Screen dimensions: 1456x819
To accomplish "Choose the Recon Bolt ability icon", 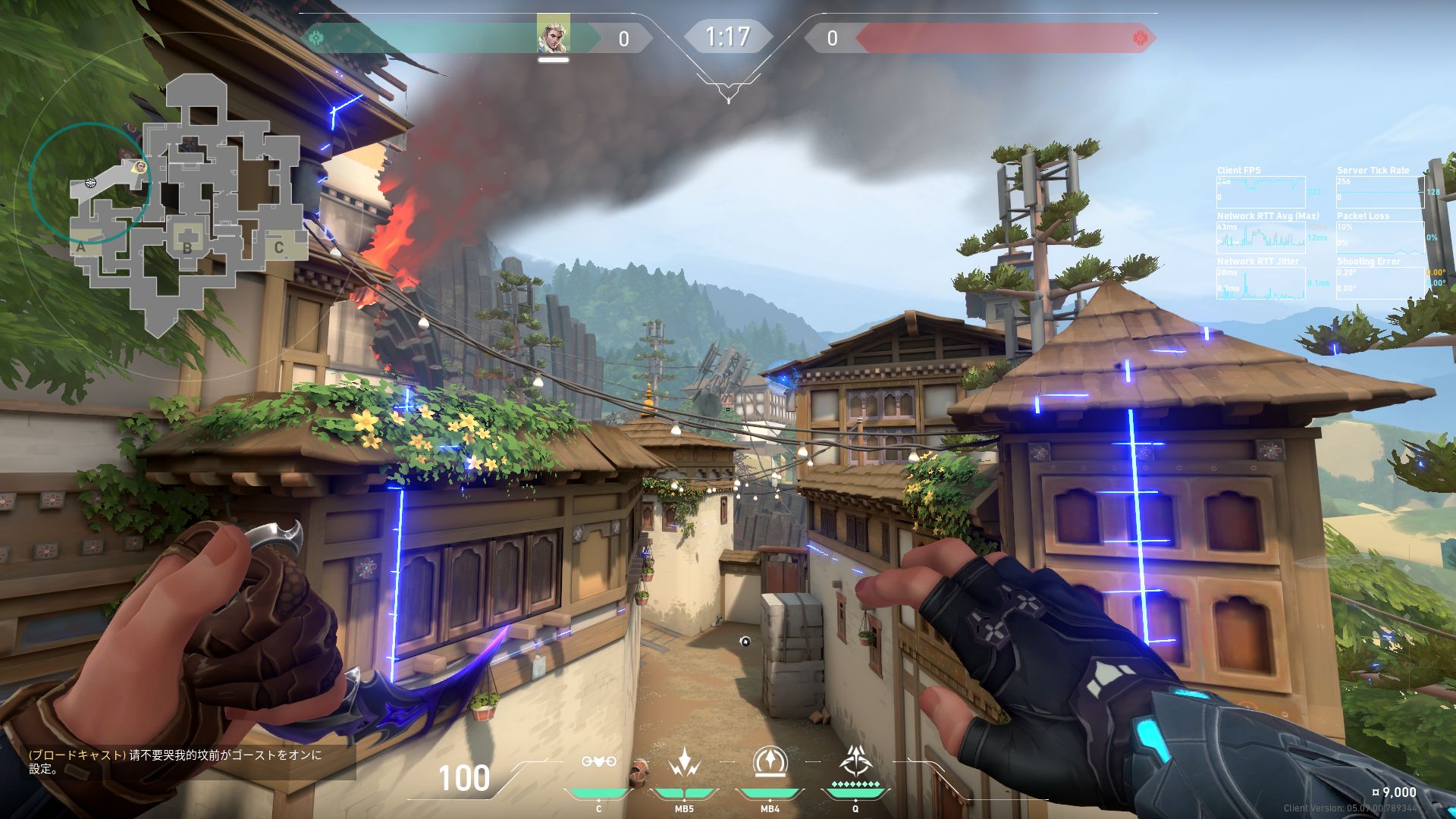I will click(x=770, y=761).
